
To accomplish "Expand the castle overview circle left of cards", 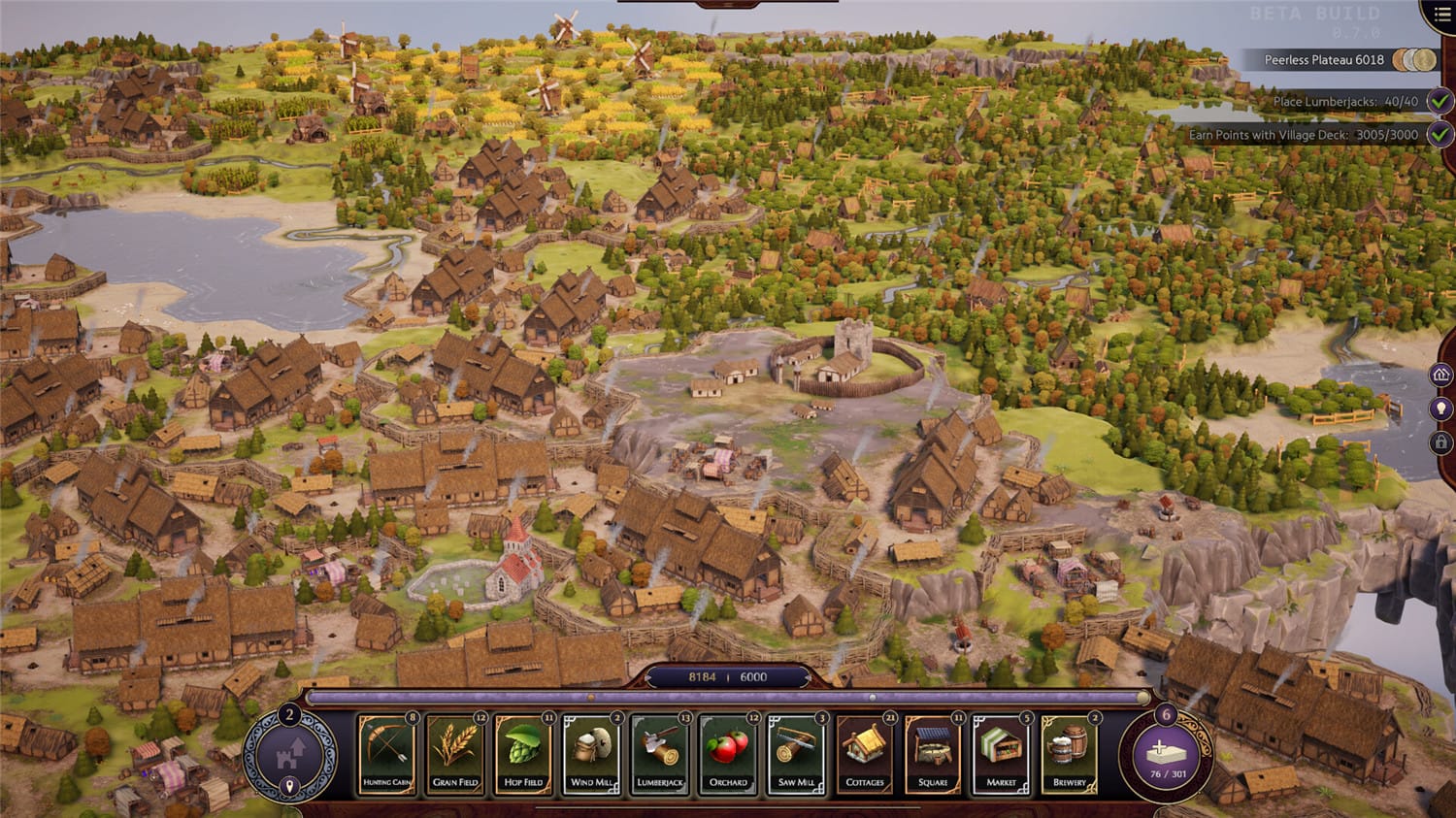I will [289, 752].
